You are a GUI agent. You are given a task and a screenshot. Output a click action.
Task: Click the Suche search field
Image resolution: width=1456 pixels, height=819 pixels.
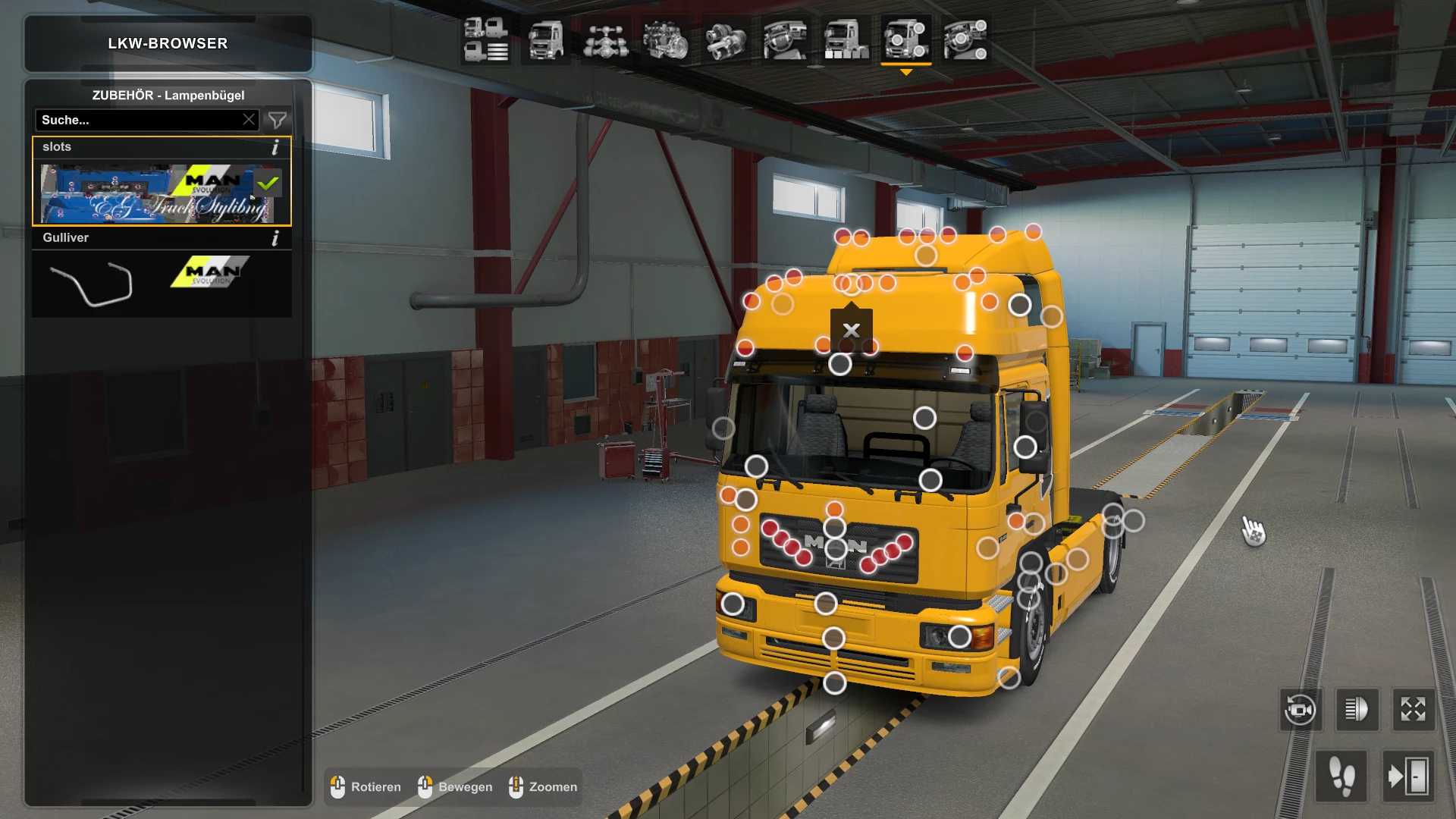coord(136,120)
